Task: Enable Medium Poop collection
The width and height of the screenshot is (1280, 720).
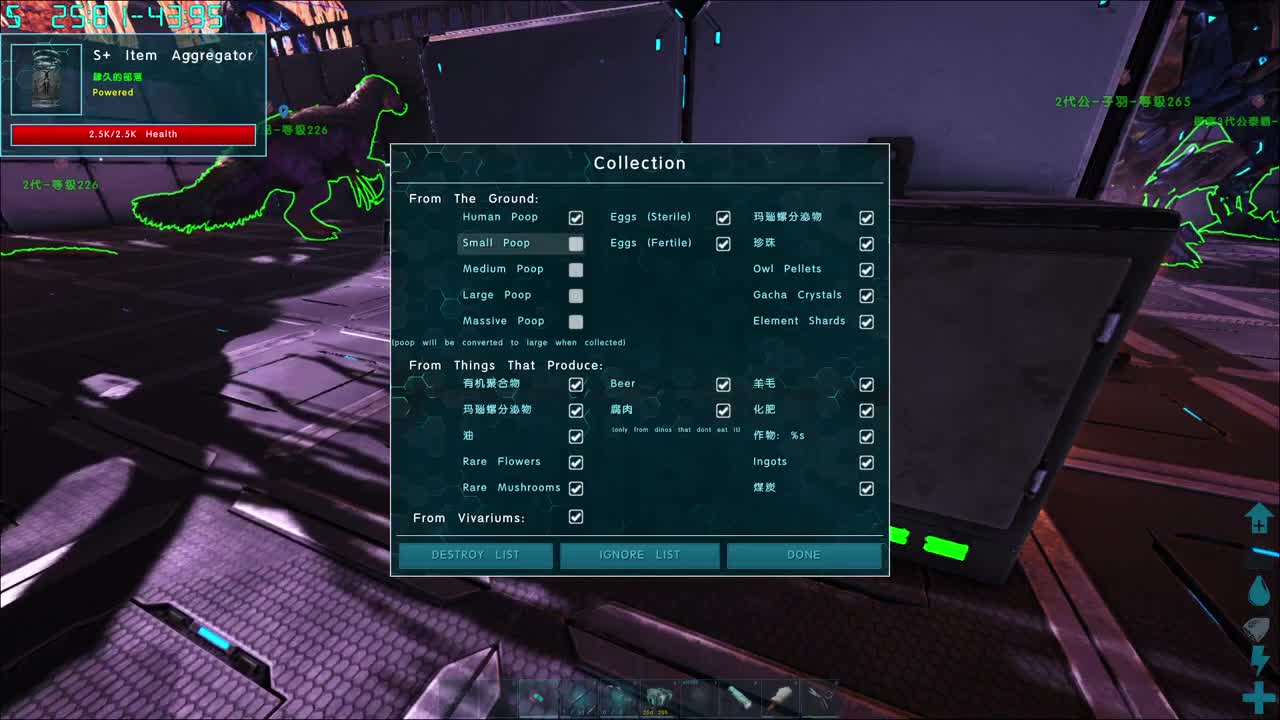Action: [576, 270]
